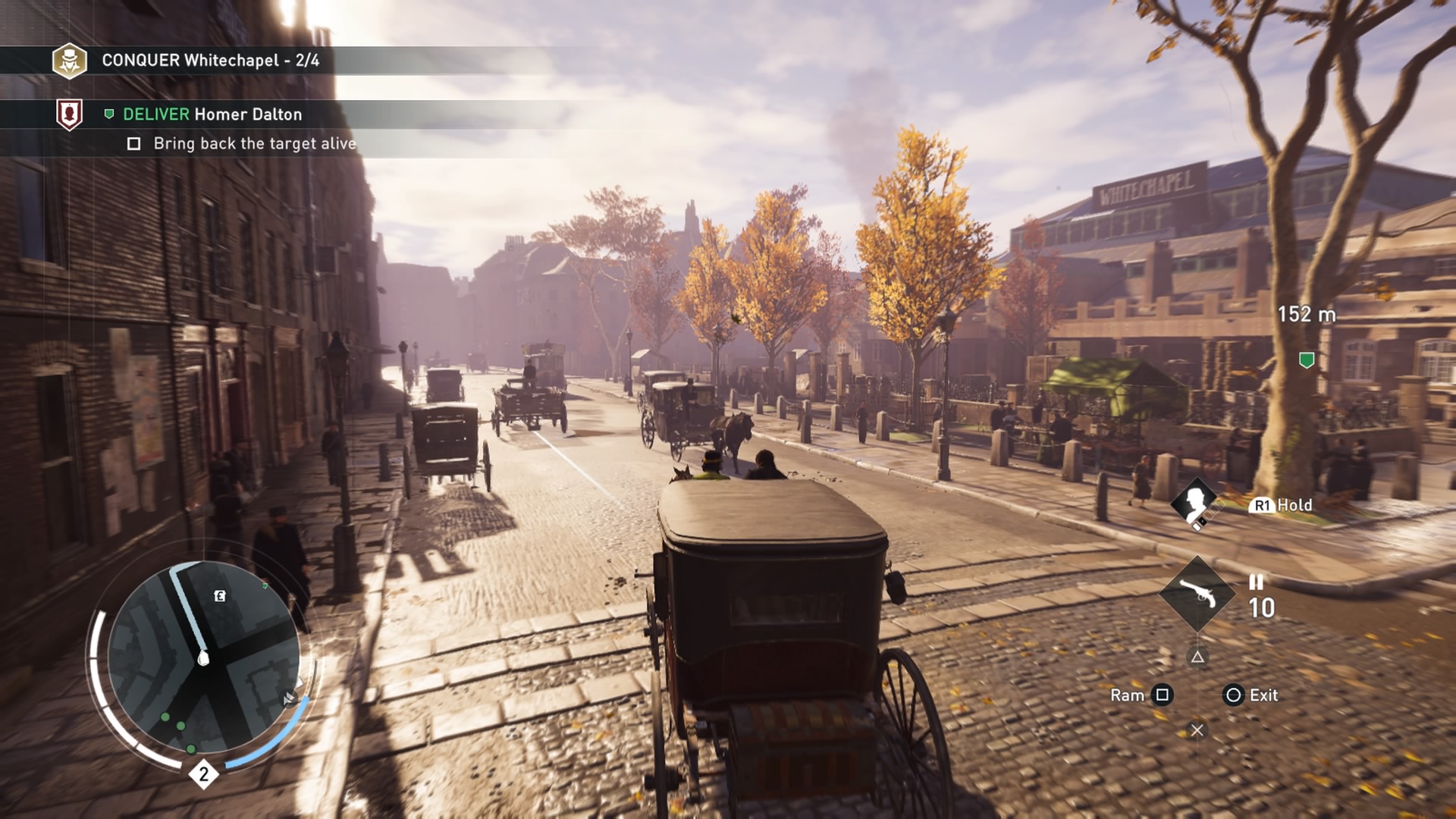Screen dimensions: 1456x819
Task: Select the revolver weapon icon
Action: [1197, 594]
